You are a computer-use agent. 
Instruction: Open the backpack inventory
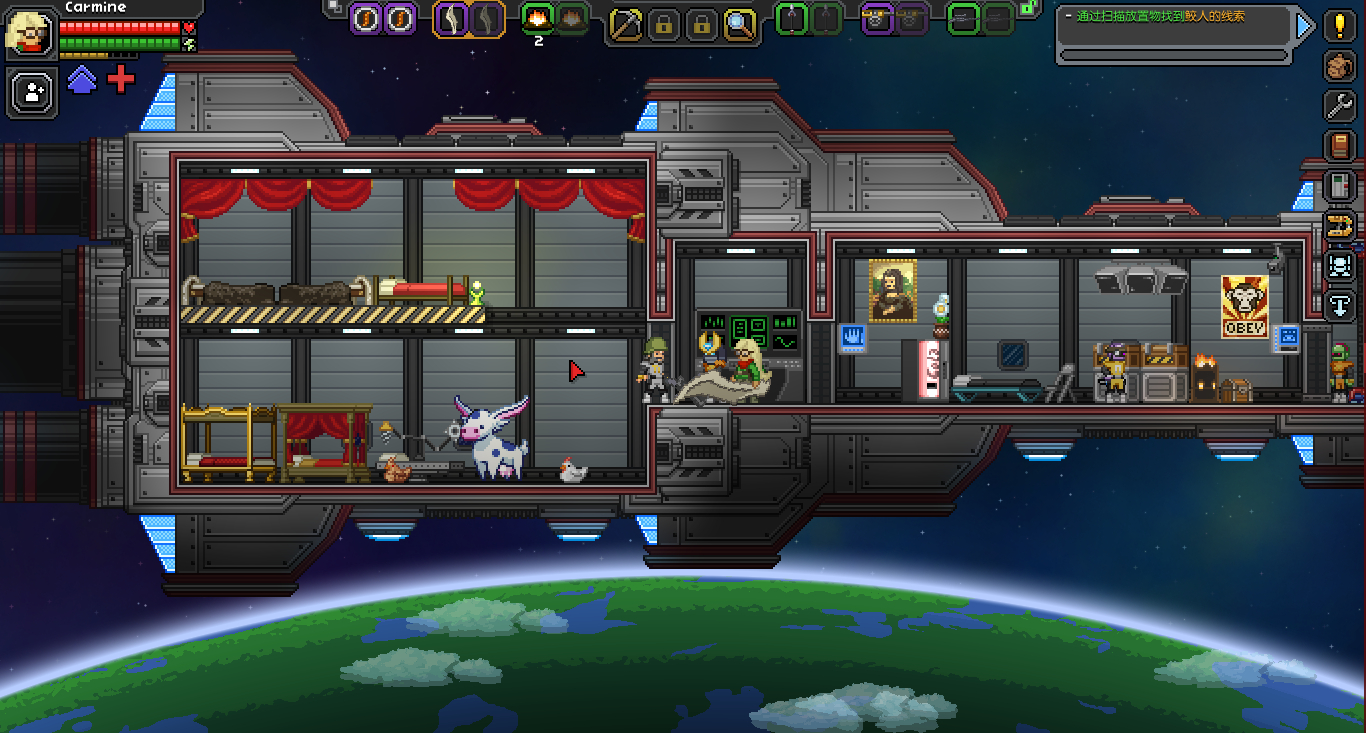tap(1339, 66)
